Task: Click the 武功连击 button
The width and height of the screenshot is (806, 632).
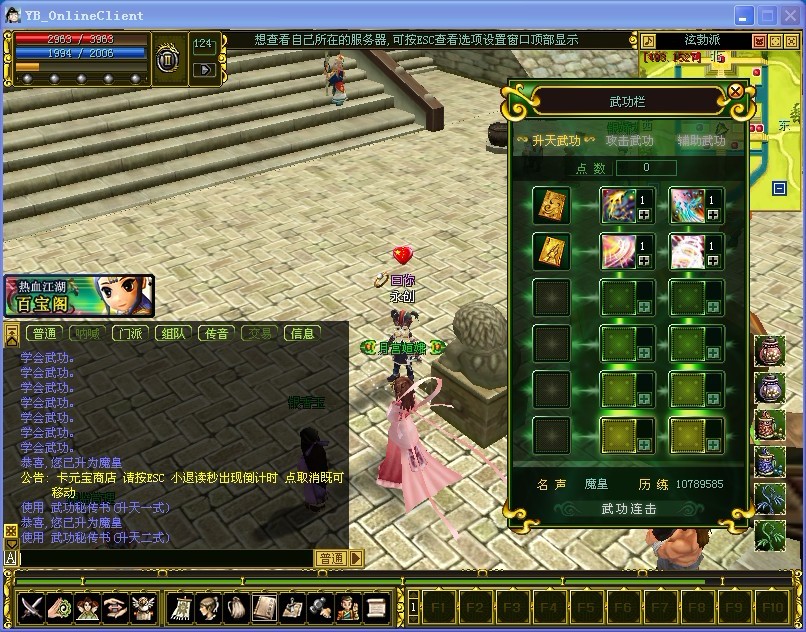Action: (628, 509)
